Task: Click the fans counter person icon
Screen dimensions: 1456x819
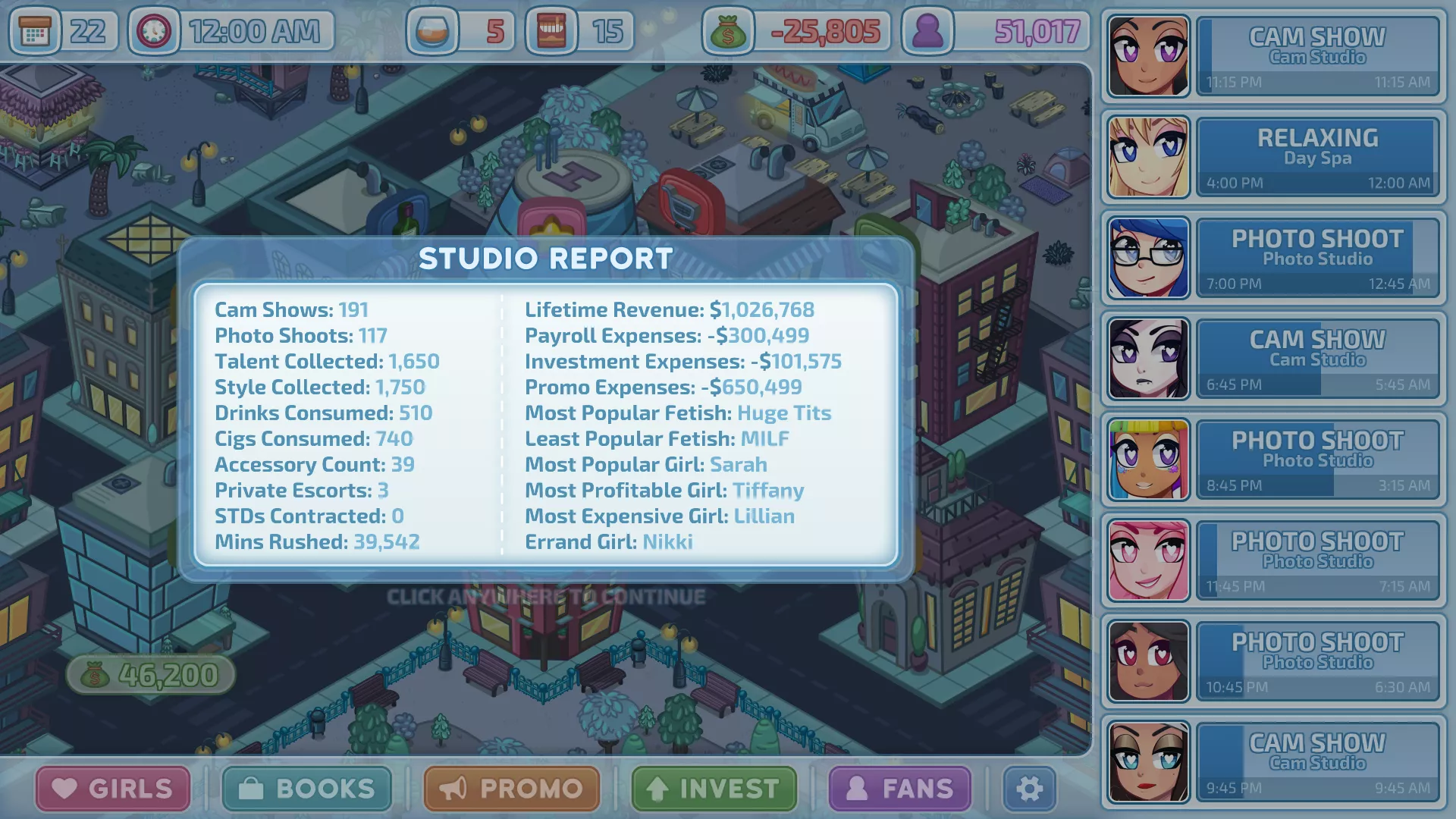Action: (x=929, y=32)
